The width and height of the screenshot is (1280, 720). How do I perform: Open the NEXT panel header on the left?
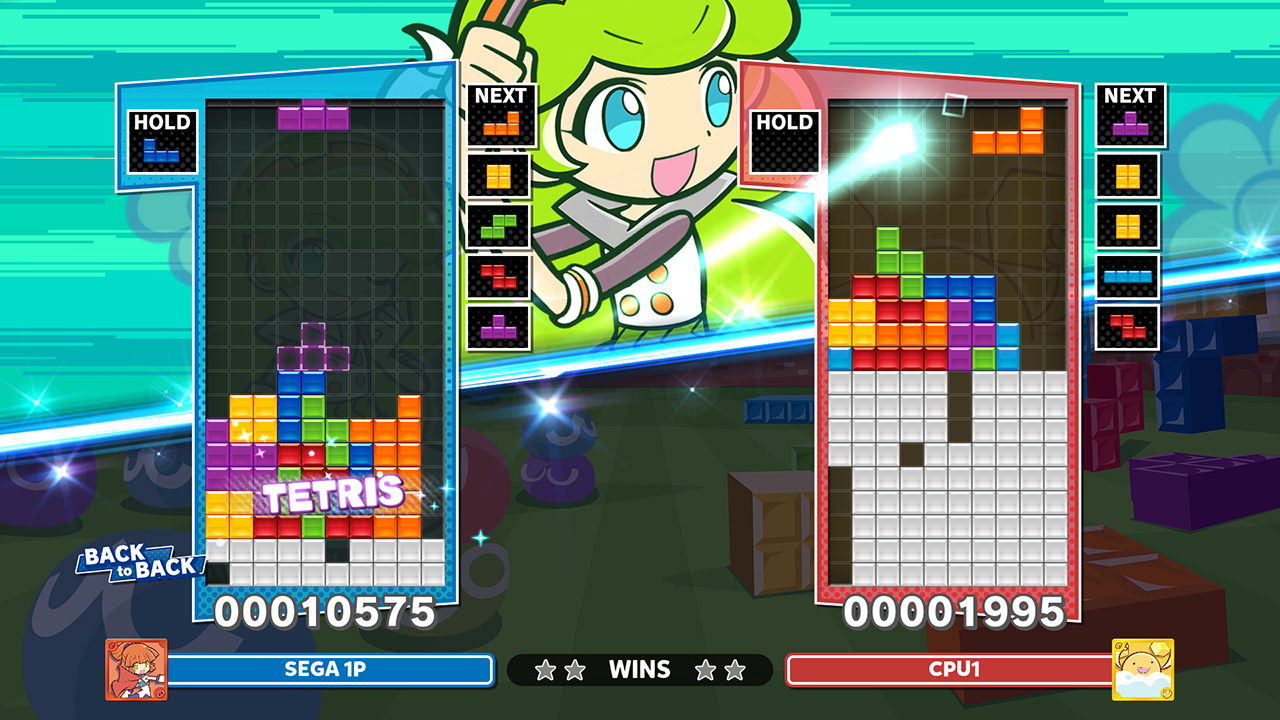click(500, 95)
